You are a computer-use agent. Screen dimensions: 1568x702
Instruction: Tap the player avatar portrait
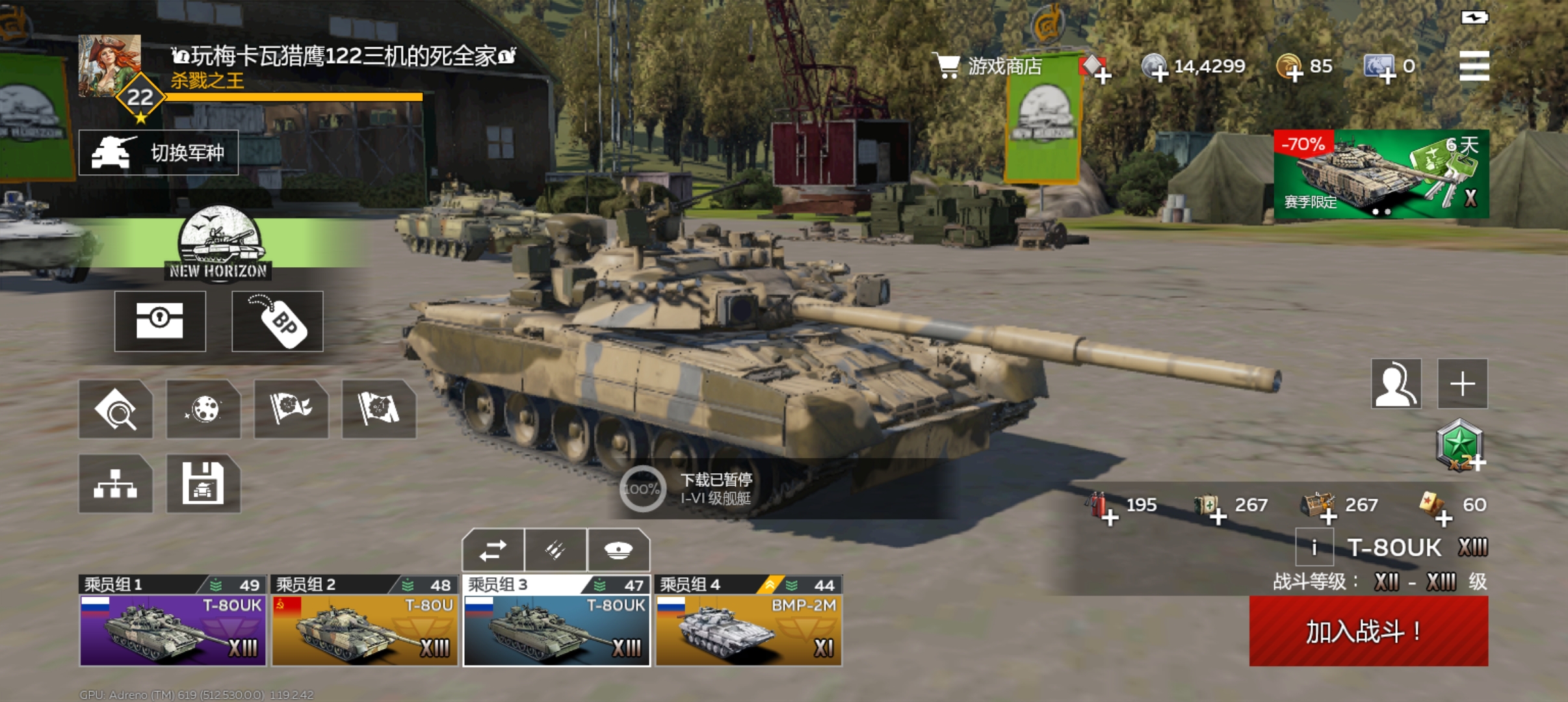[109, 65]
